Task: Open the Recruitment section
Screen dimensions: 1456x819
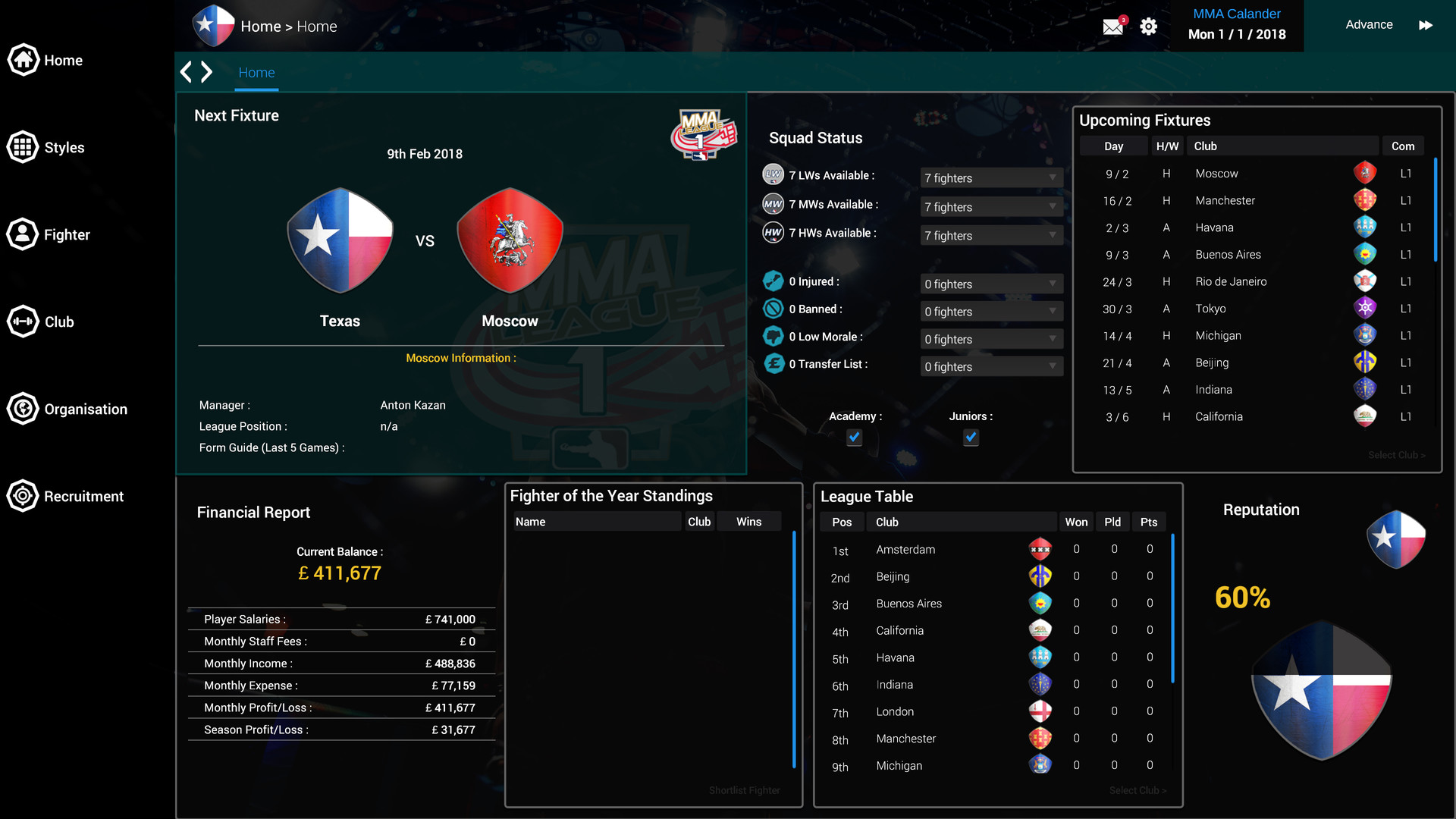Action: pos(23,495)
